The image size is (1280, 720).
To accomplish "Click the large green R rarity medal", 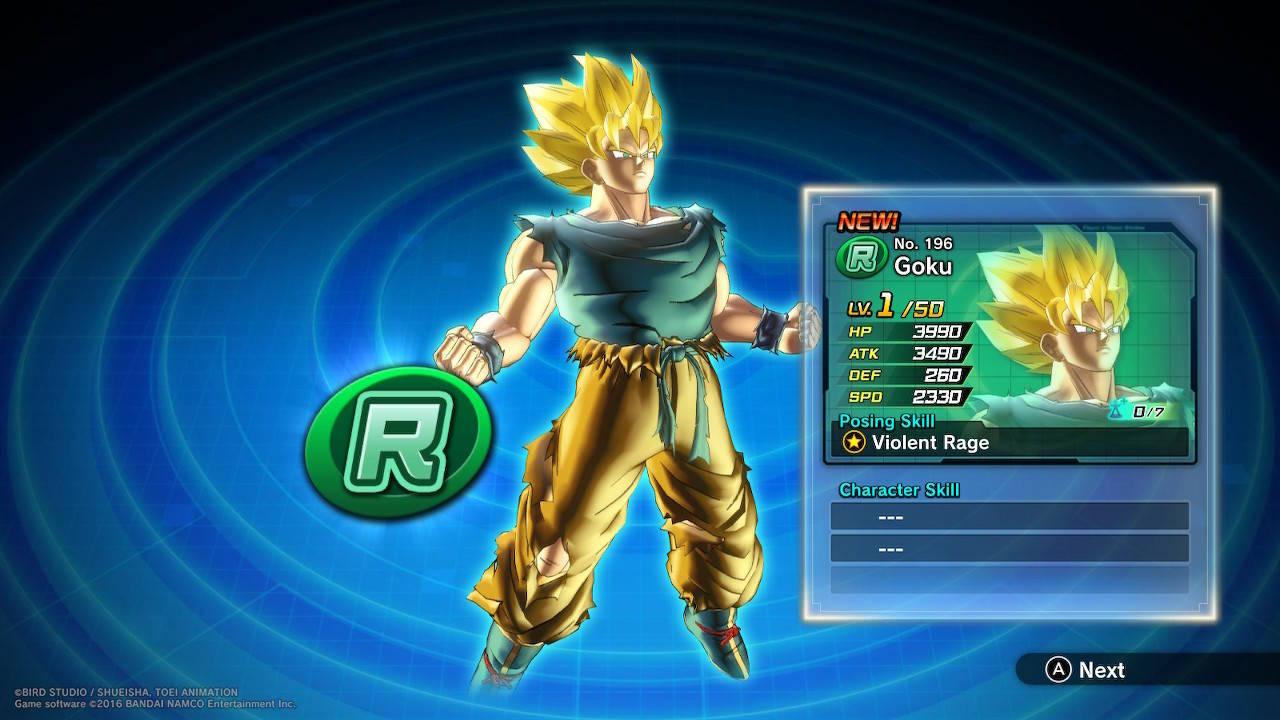I will [x=398, y=440].
